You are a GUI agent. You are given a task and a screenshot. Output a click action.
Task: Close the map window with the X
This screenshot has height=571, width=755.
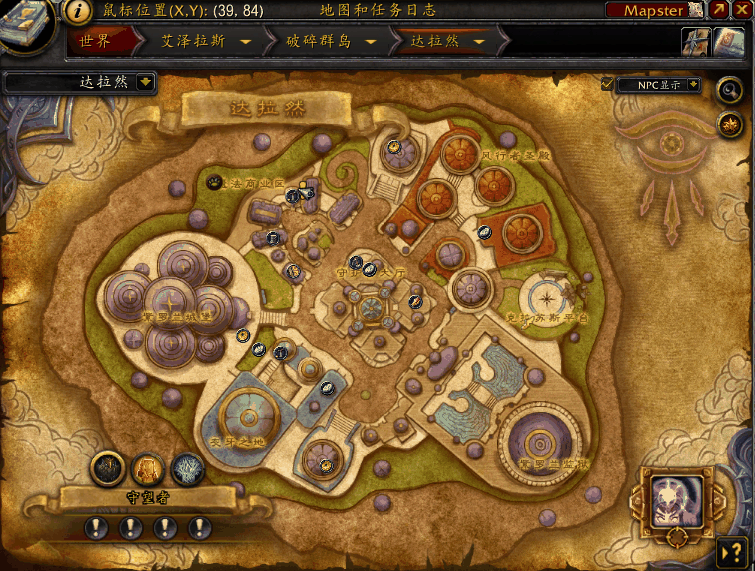pos(742,10)
